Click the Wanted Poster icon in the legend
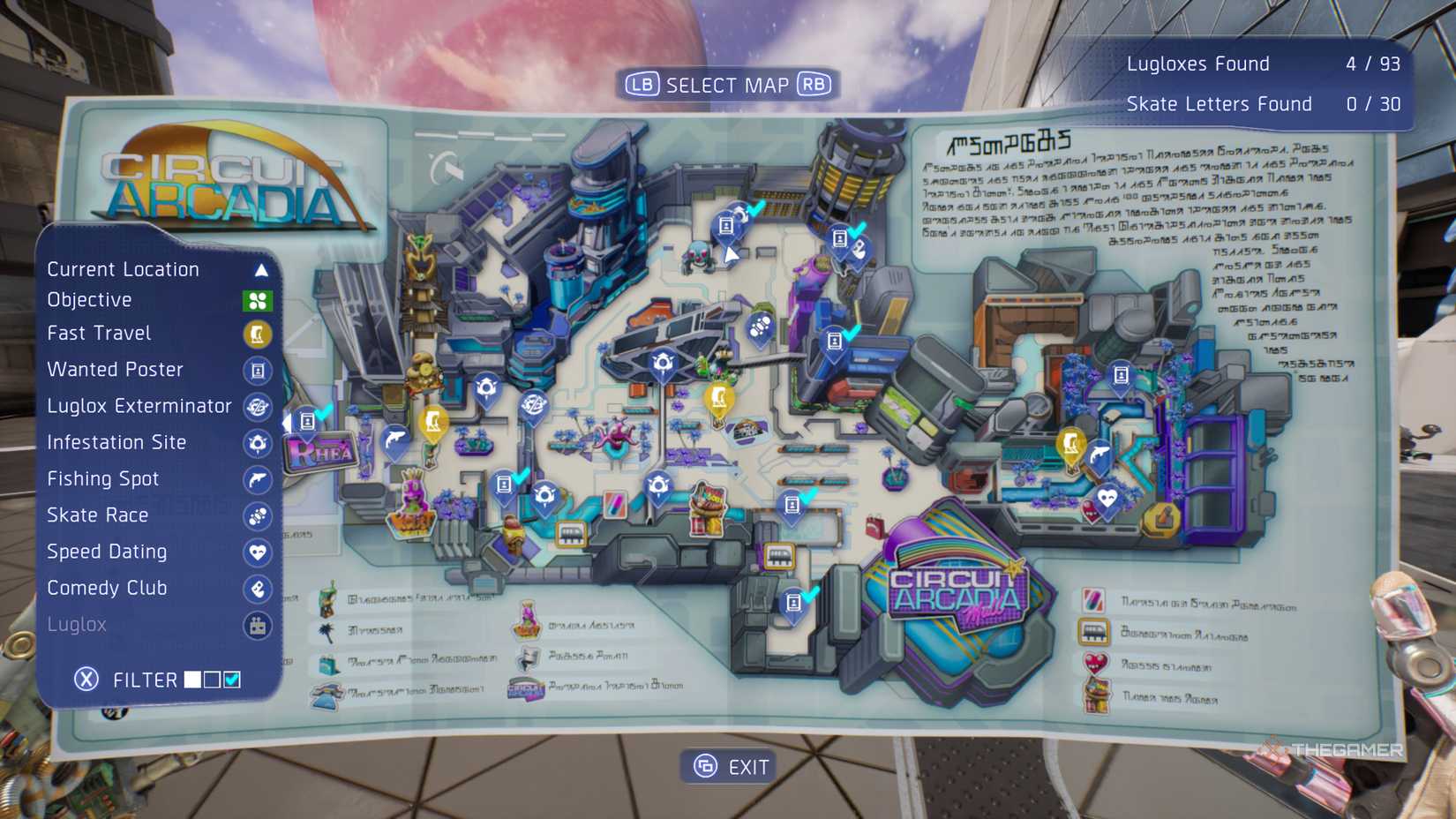The width and height of the screenshot is (1456, 819). tap(257, 371)
